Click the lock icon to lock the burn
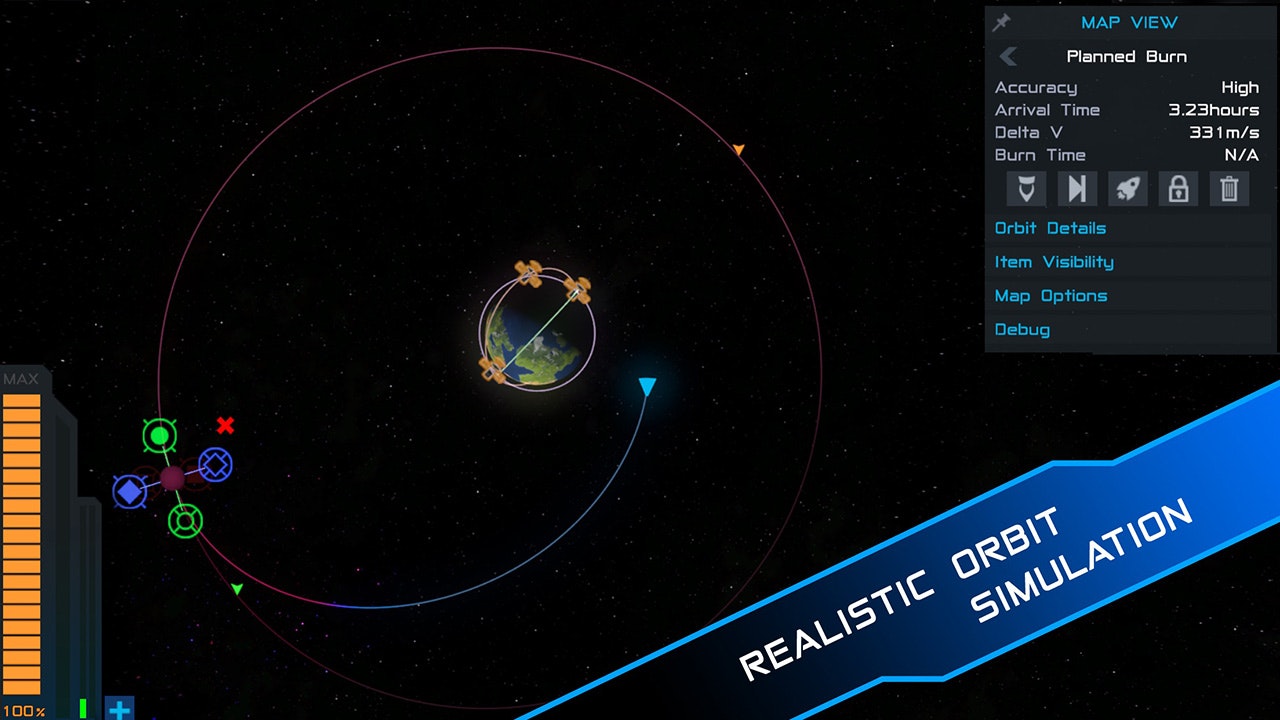1280x720 pixels. pyautogui.click(x=1178, y=189)
